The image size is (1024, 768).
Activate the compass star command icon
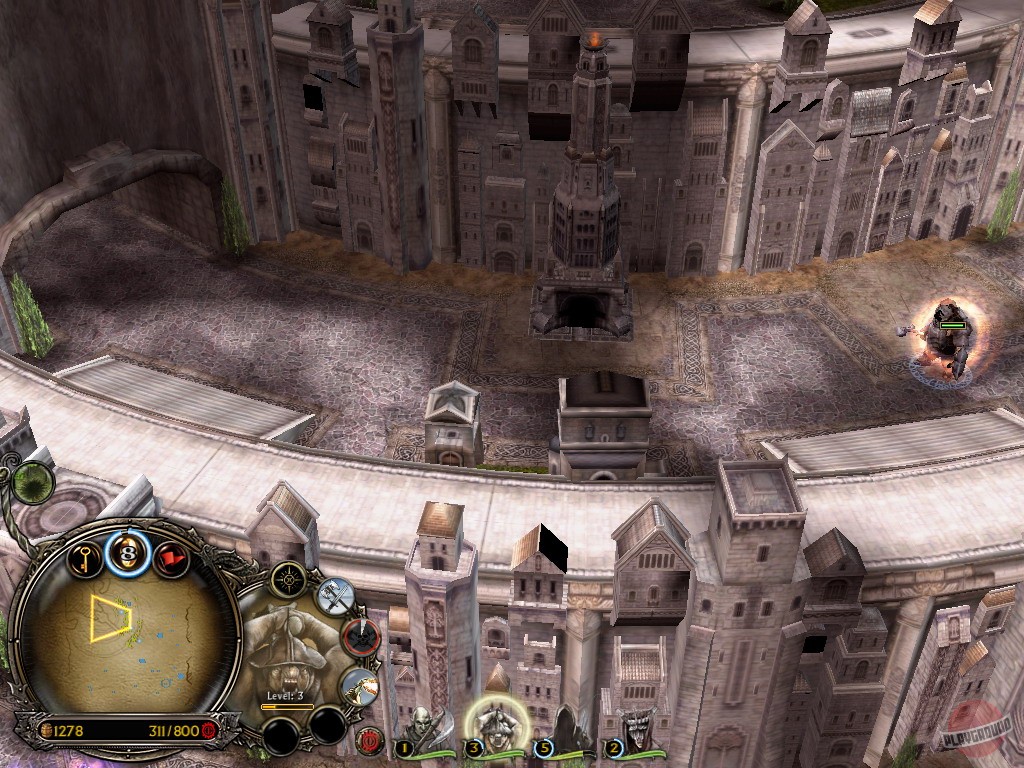(290, 578)
